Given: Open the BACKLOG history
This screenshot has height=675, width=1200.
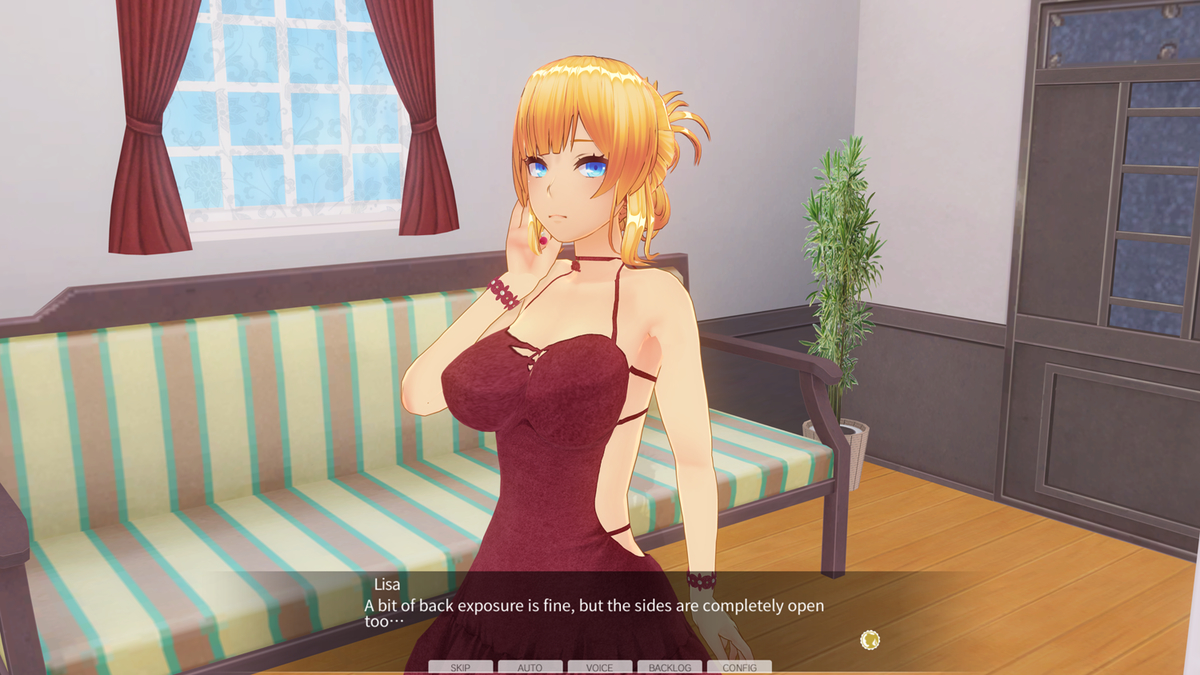Looking at the screenshot, I should (x=670, y=667).
